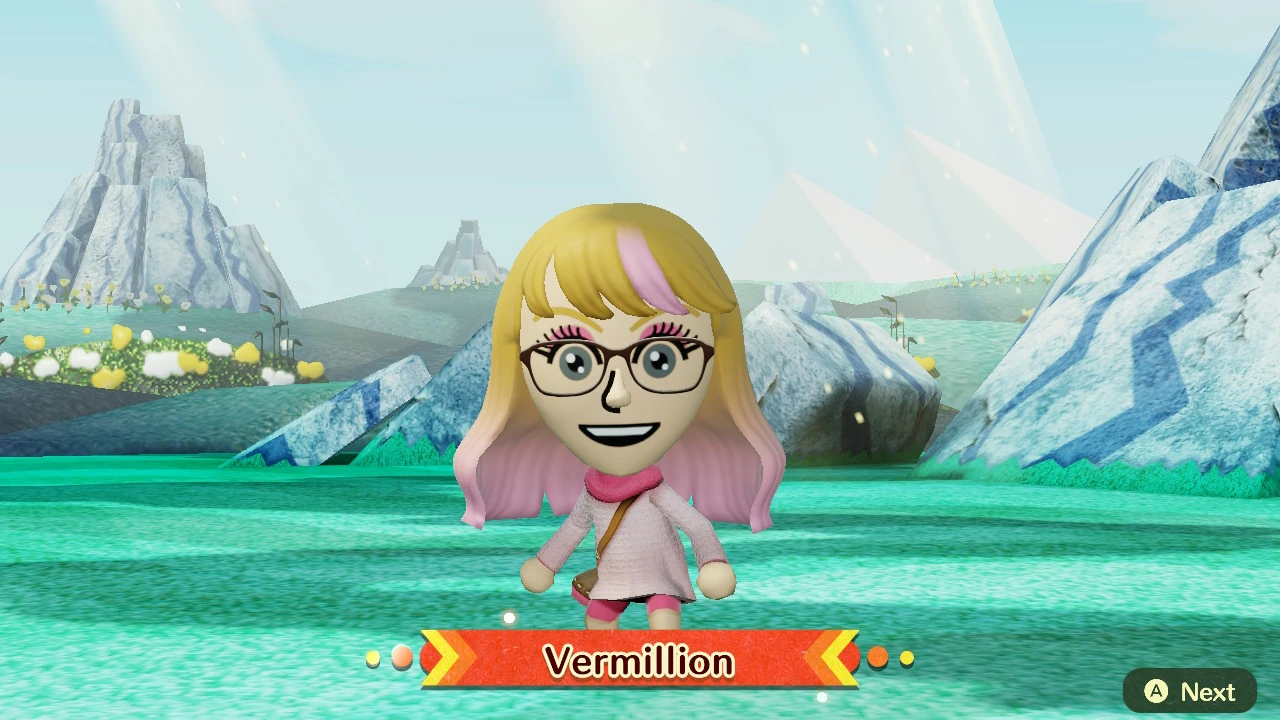The height and width of the screenshot is (720, 1280).
Task: Toggle the orange dot left of the banner
Action: point(402,657)
